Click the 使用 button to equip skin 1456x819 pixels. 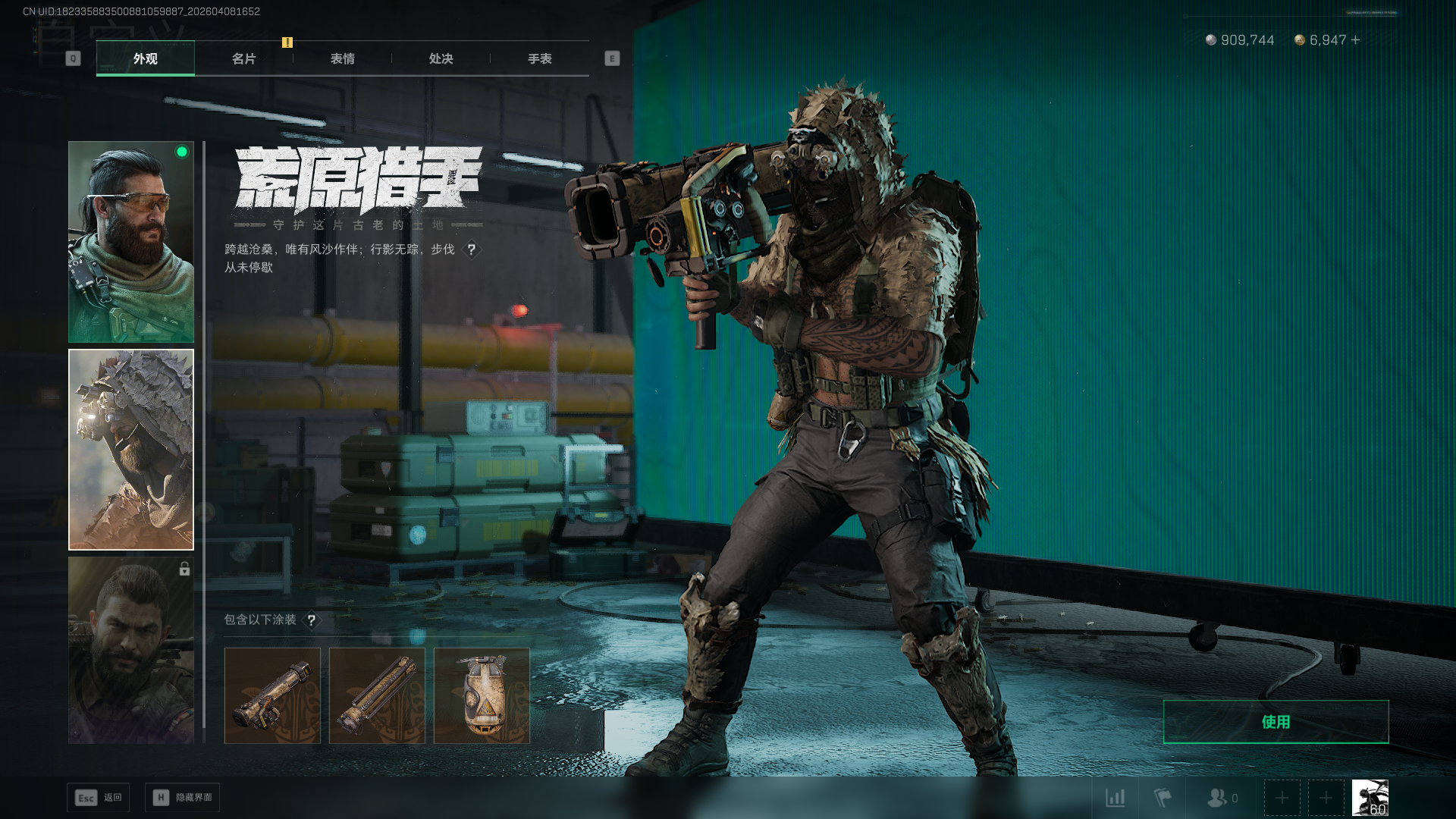[x=1276, y=722]
